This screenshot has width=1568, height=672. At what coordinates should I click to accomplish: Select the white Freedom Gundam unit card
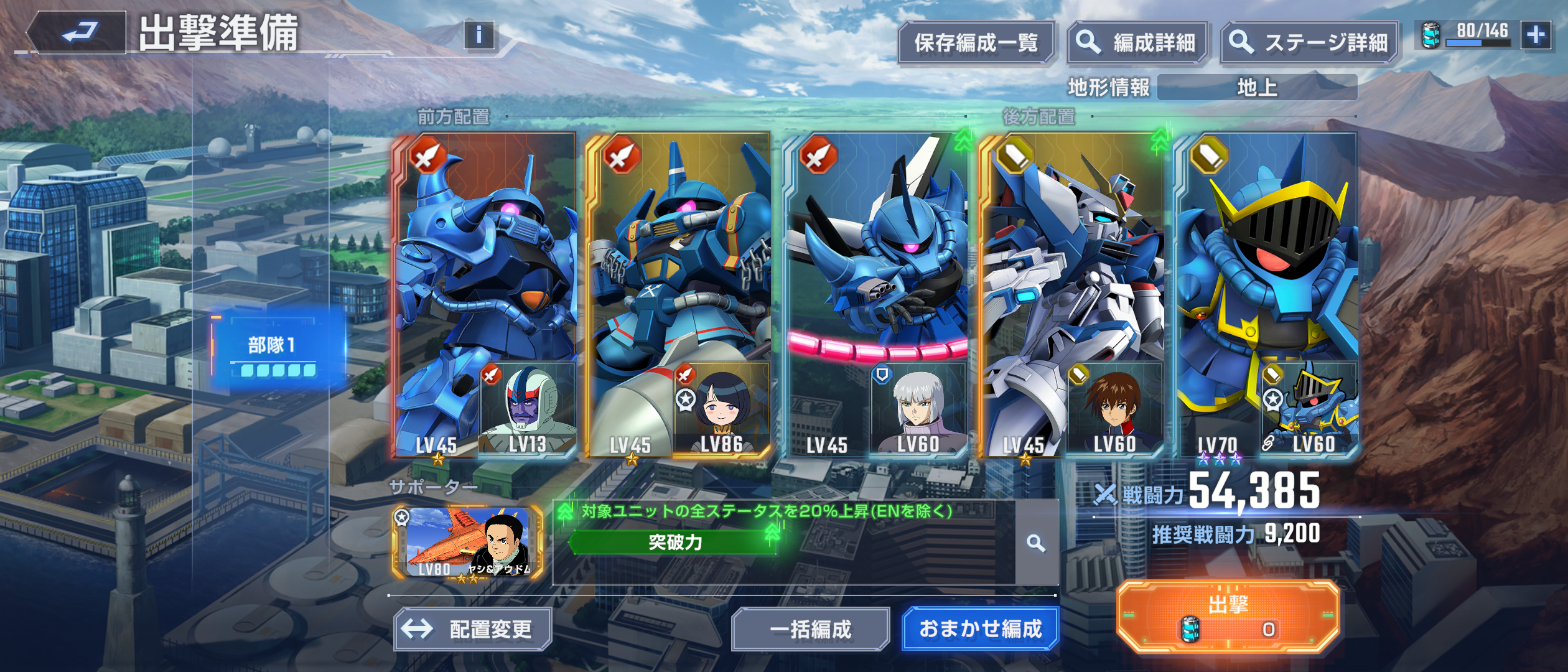point(1071,261)
